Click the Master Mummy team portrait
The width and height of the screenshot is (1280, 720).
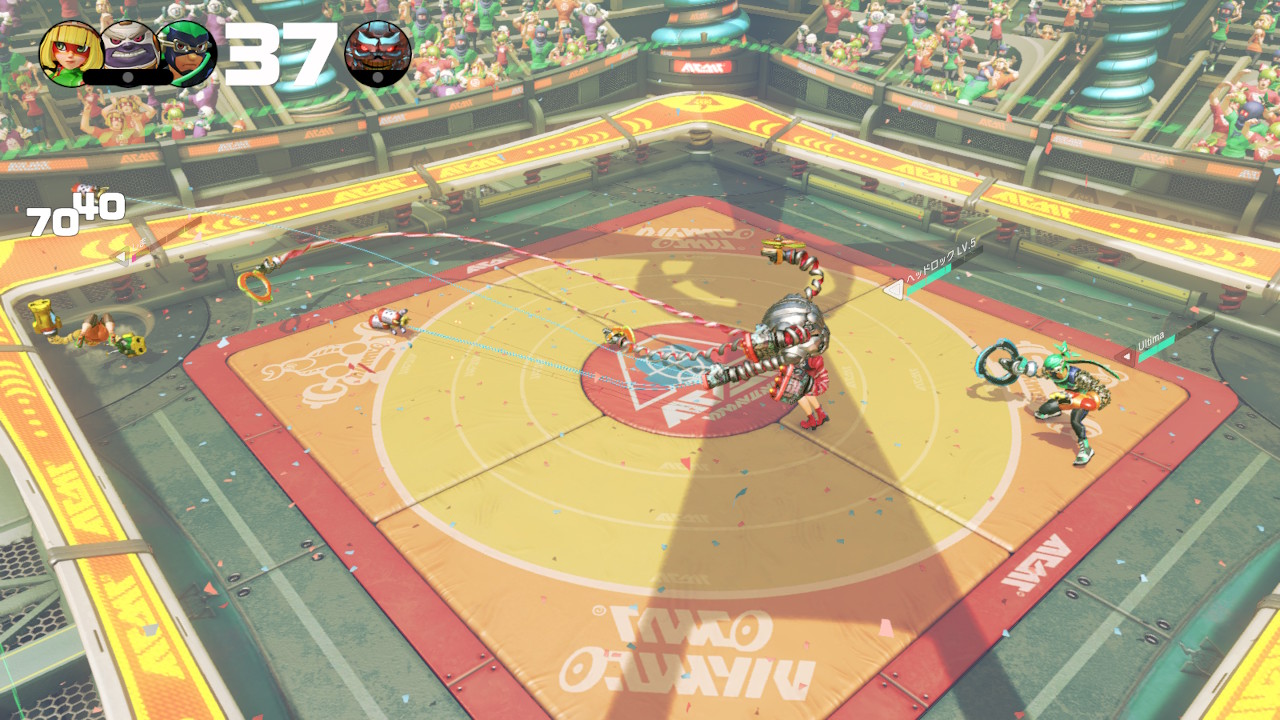pyautogui.click(x=128, y=50)
